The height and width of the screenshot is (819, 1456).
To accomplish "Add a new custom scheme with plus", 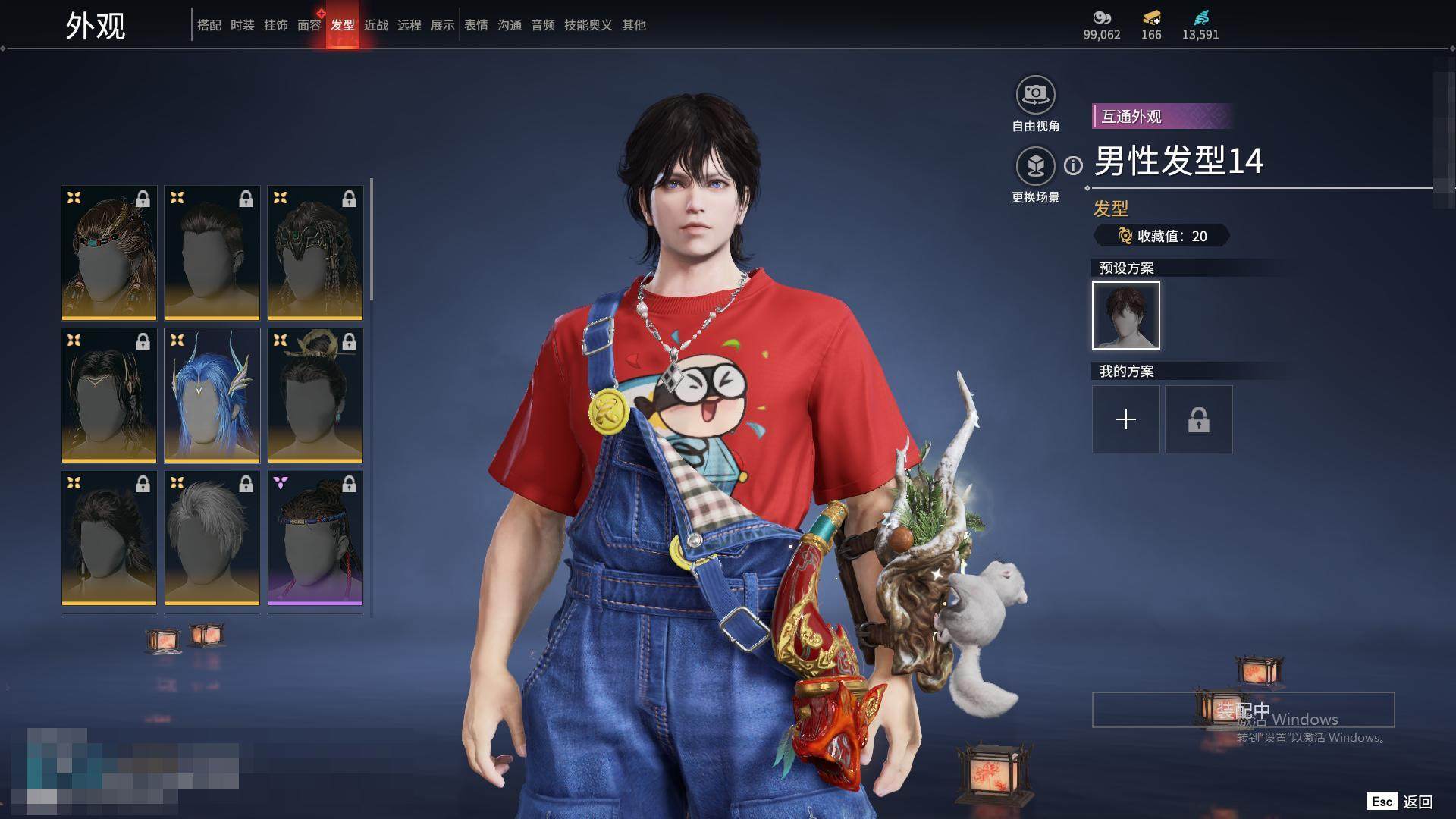I will tap(1125, 419).
